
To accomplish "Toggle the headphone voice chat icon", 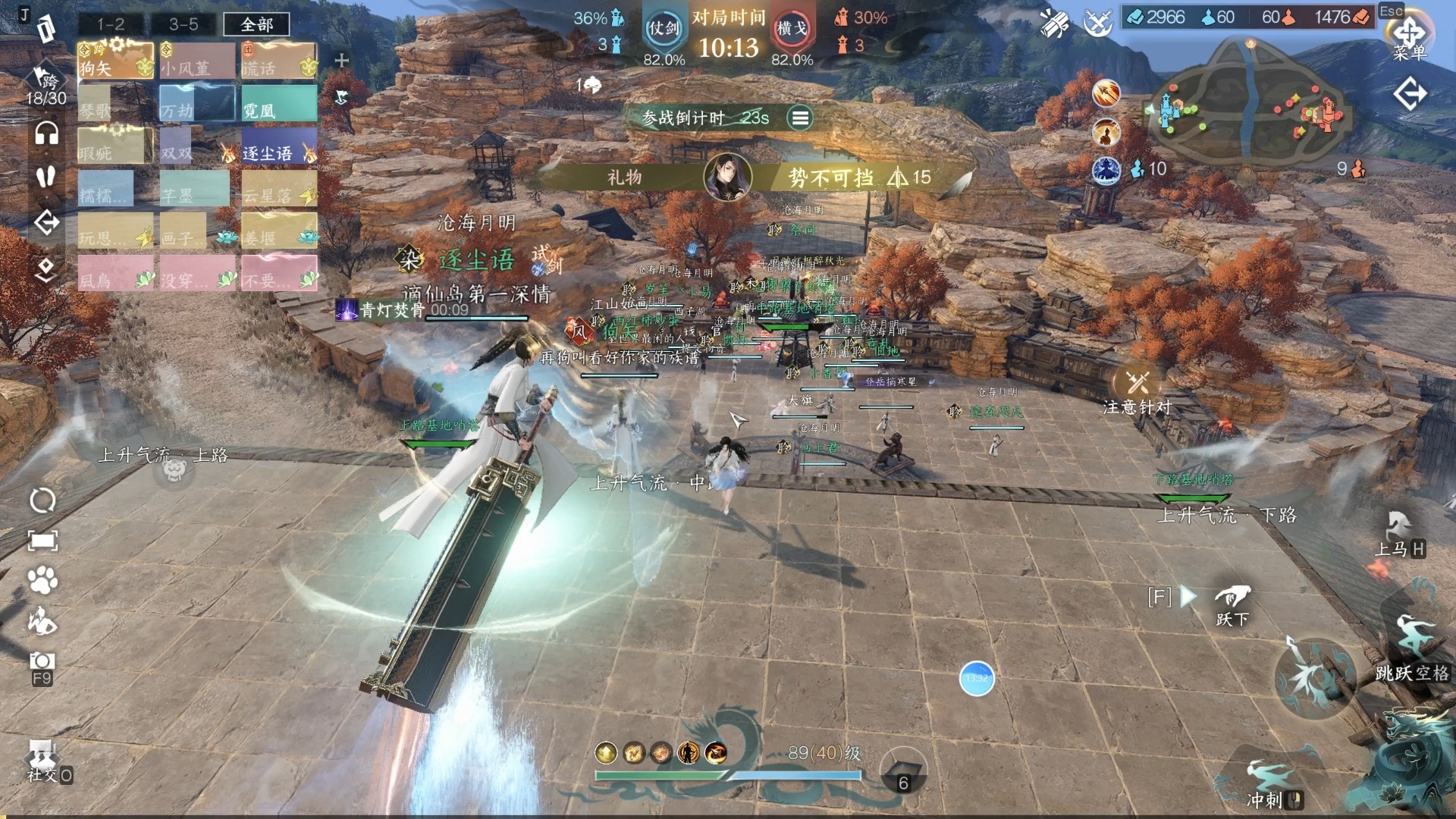I will [x=46, y=133].
